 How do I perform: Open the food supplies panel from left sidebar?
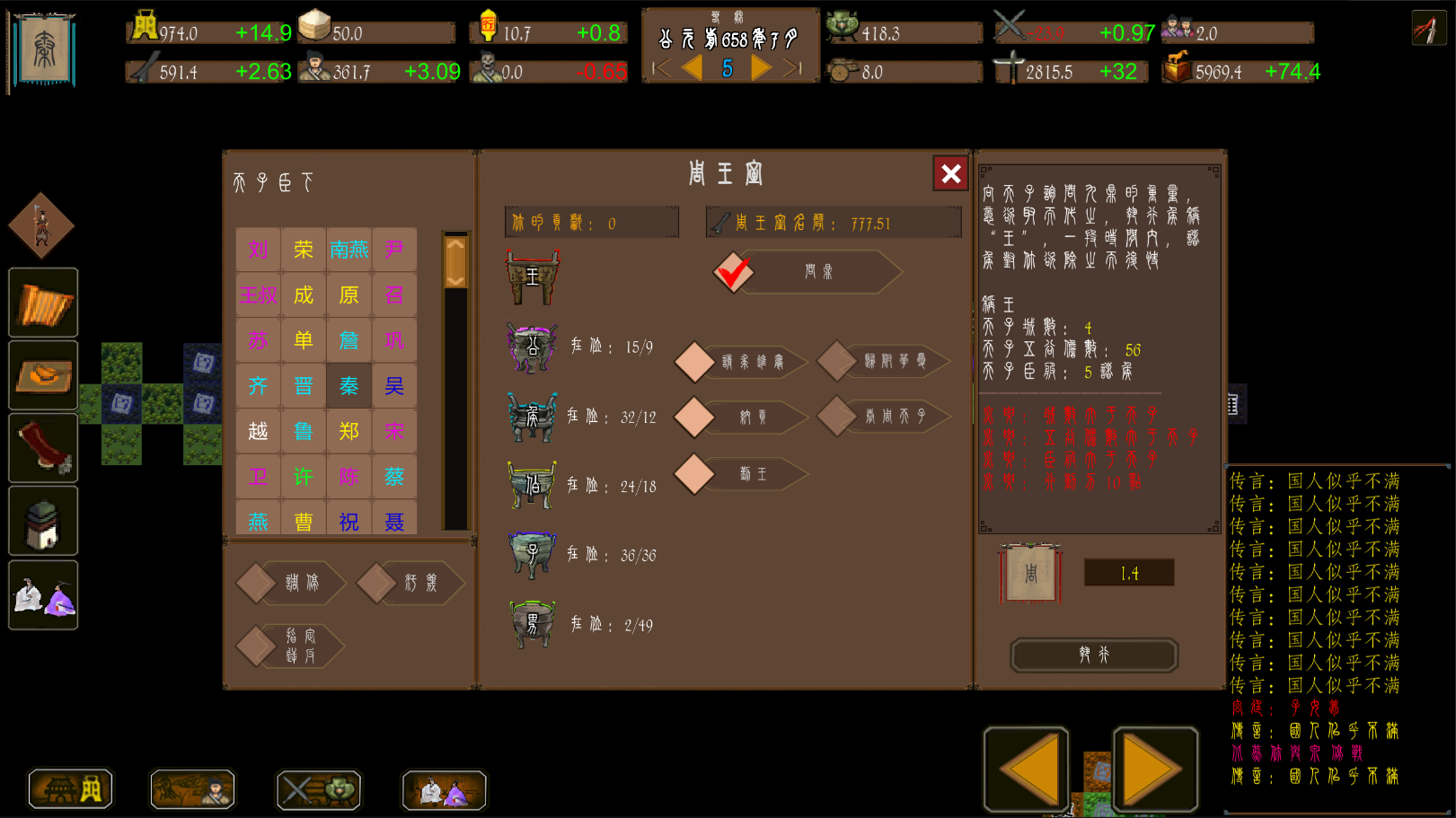point(42,375)
